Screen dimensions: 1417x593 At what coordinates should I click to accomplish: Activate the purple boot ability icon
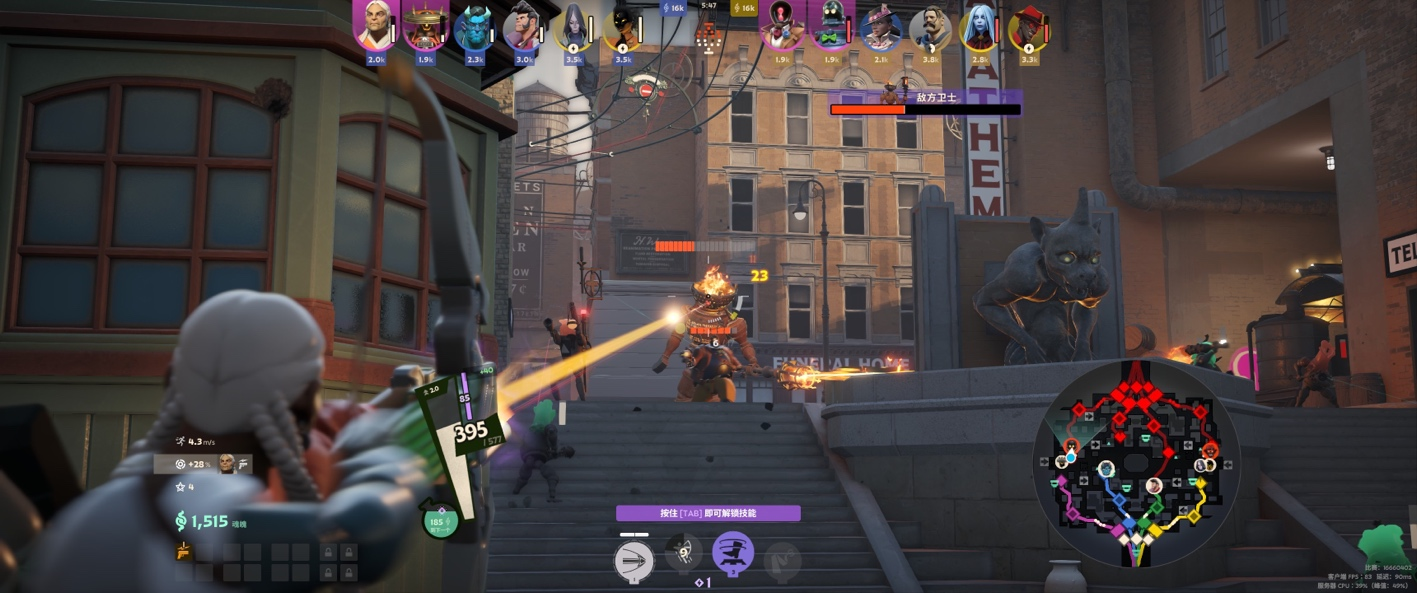(x=733, y=553)
